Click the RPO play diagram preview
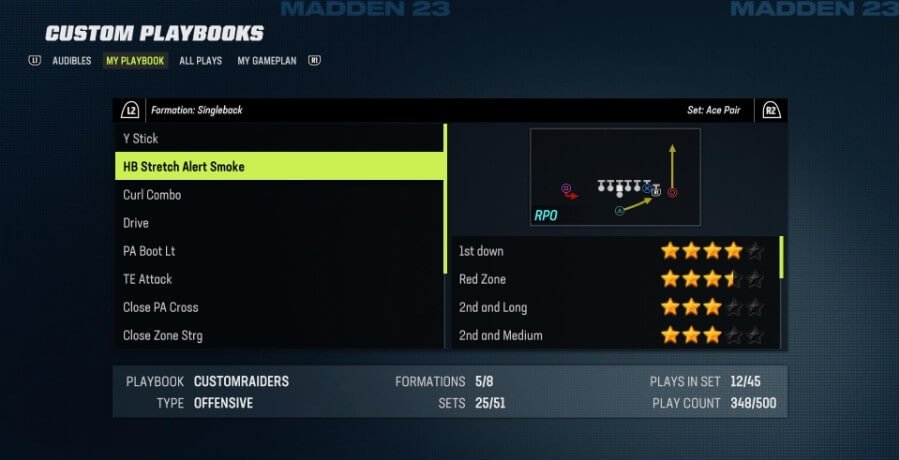Screen dimensions: 899x460 click(x=614, y=177)
